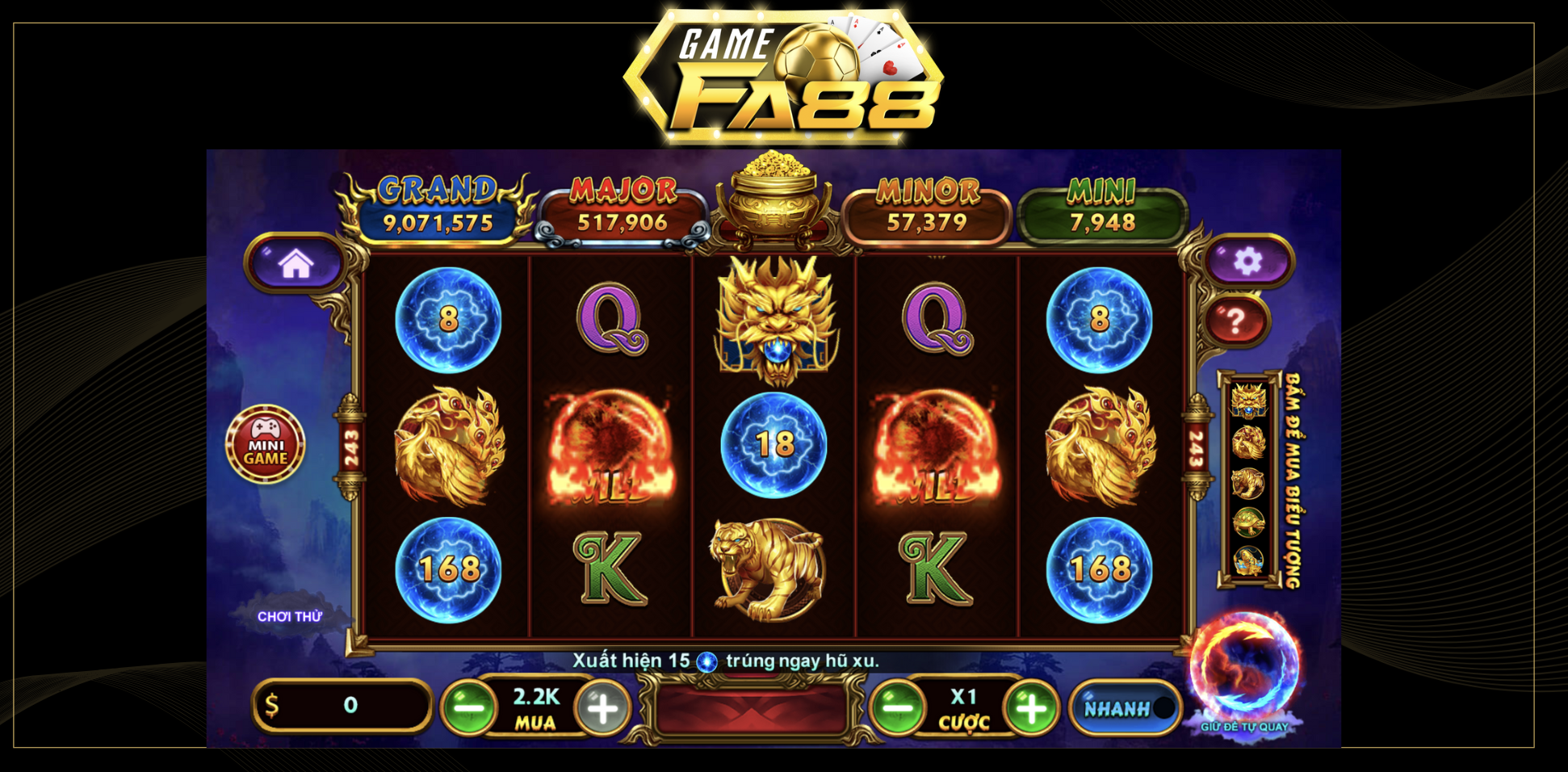Buy the golden turtle symbol
This screenshot has height=772, width=1568.
[1248, 522]
